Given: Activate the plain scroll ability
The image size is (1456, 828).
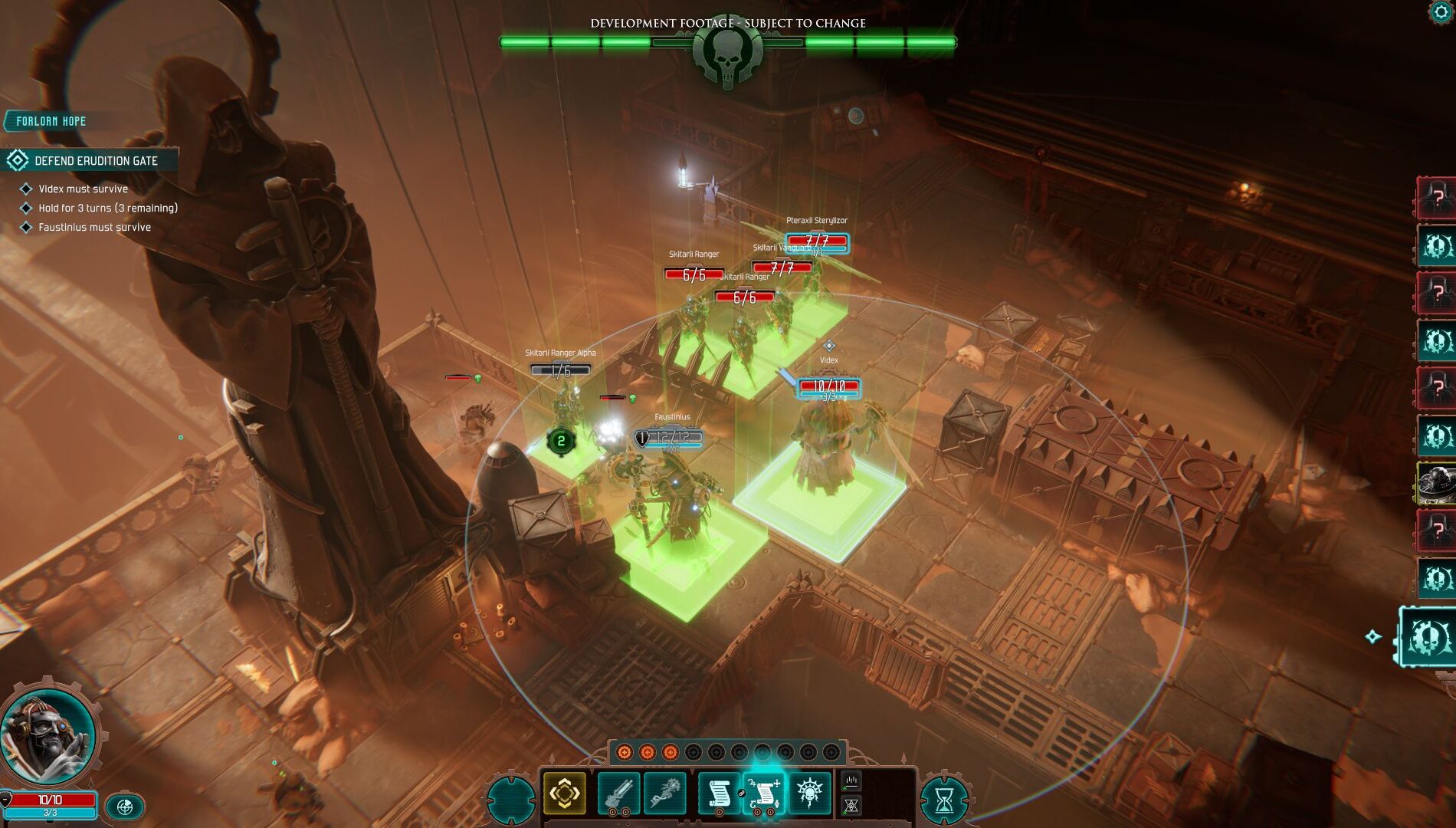Looking at the screenshot, I should pyautogui.click(x=719, y=793).
